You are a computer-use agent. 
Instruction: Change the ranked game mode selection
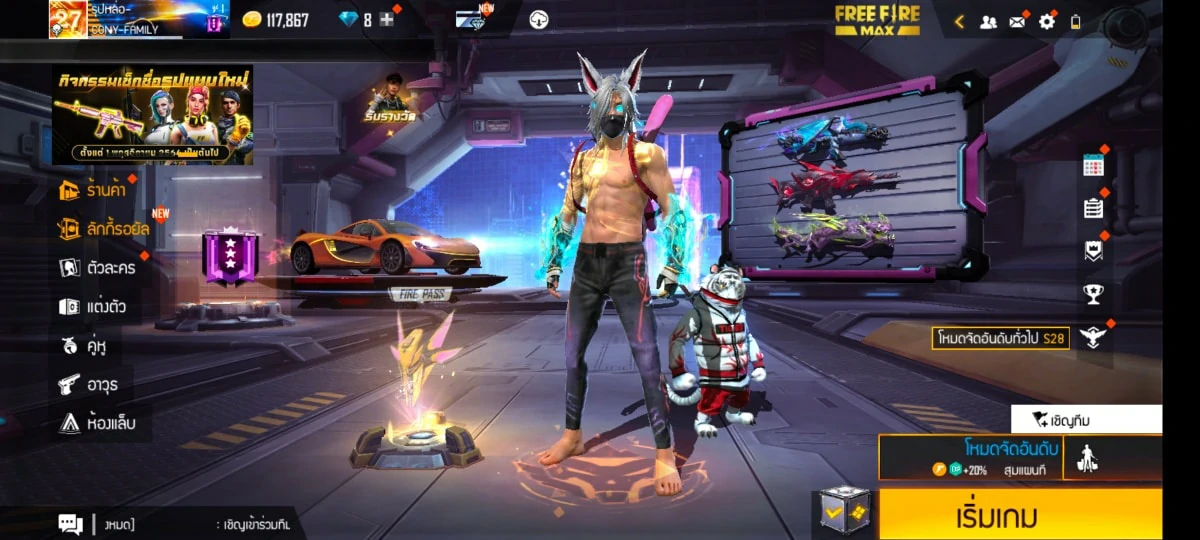pos(970,457)
